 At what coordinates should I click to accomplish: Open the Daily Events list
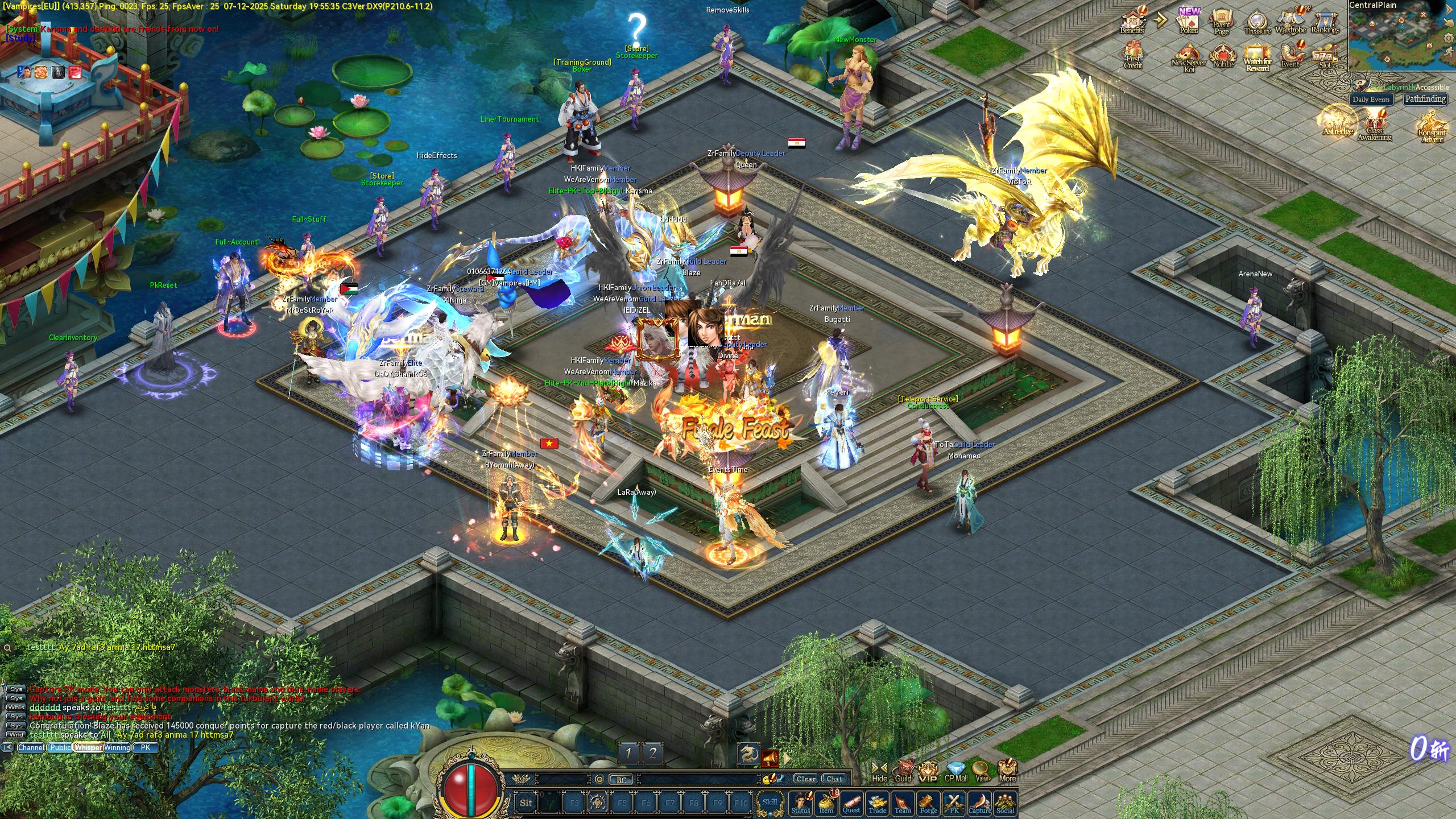click(x=1371, y=99)
